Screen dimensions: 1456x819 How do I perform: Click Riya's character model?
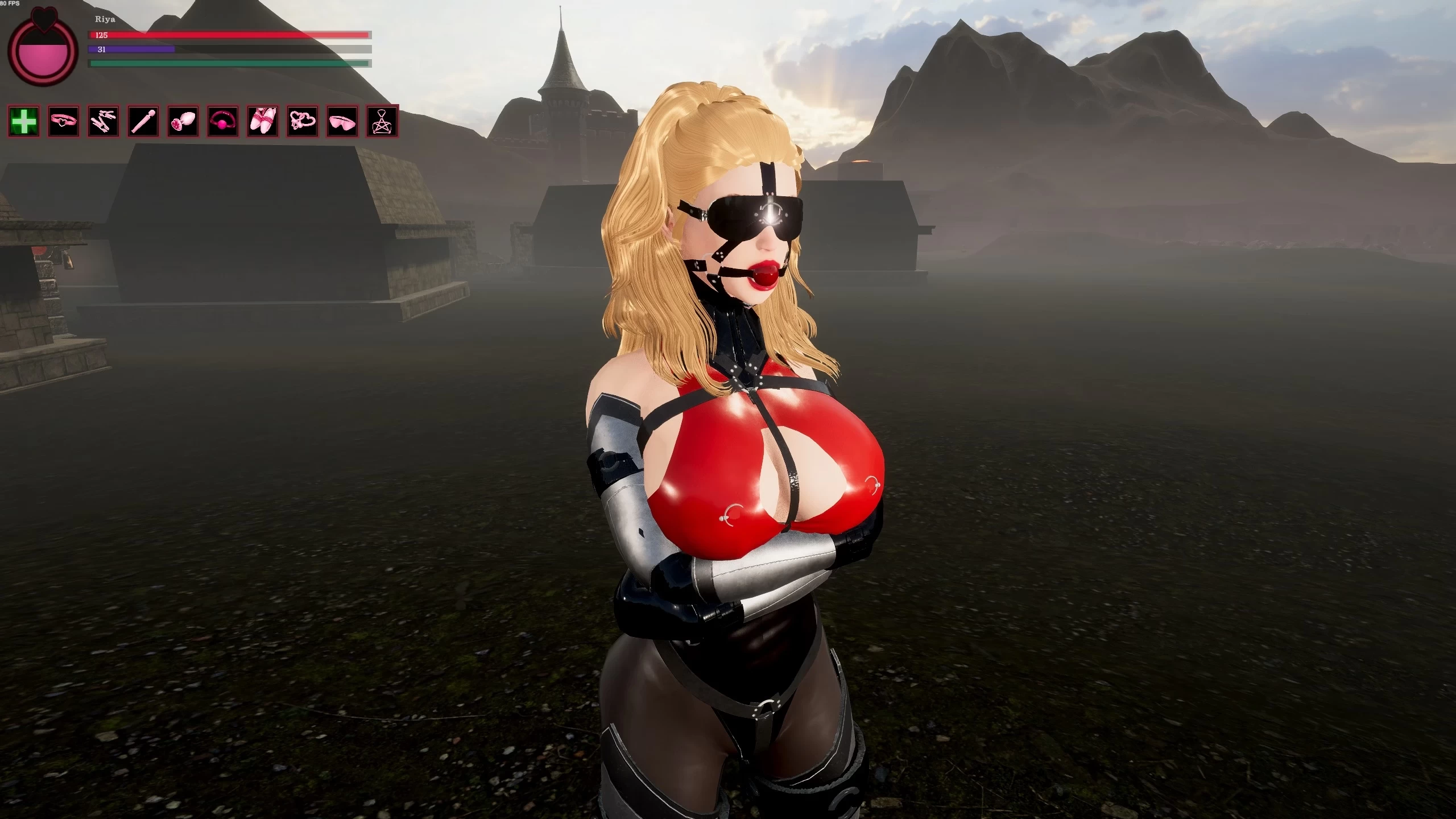[x=739, y=455]
